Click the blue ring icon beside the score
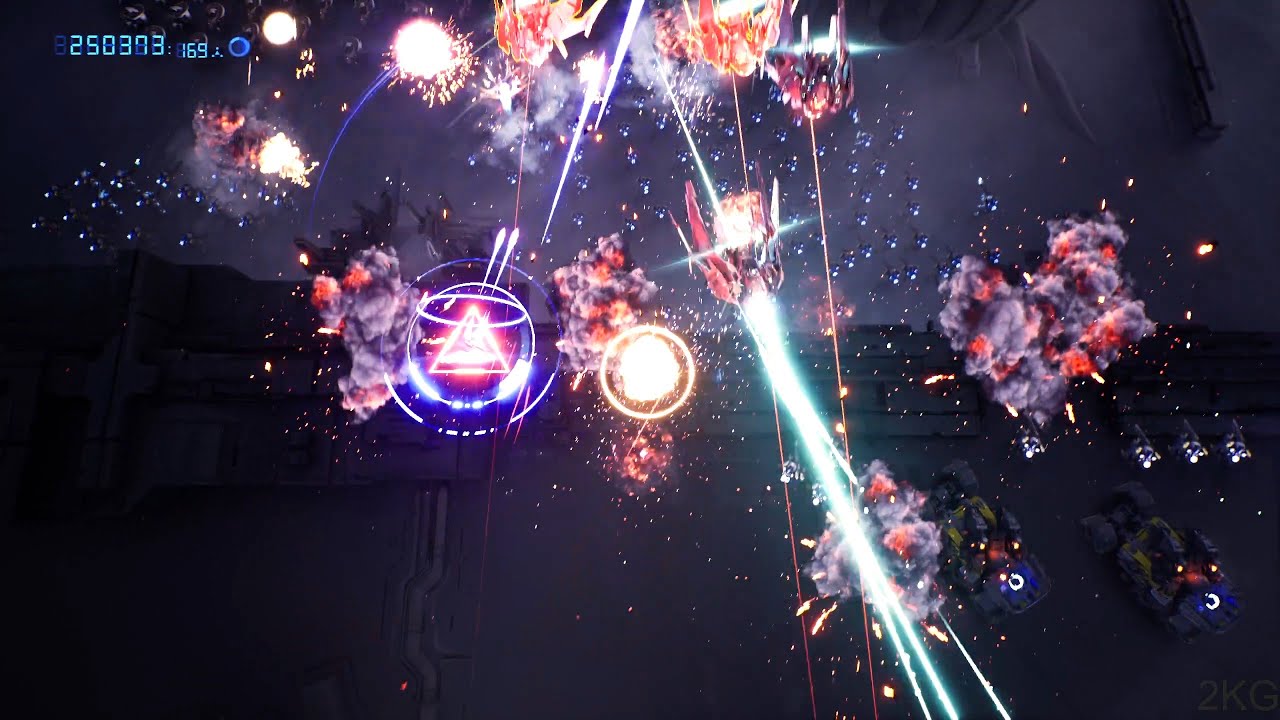 pos(239,47)
